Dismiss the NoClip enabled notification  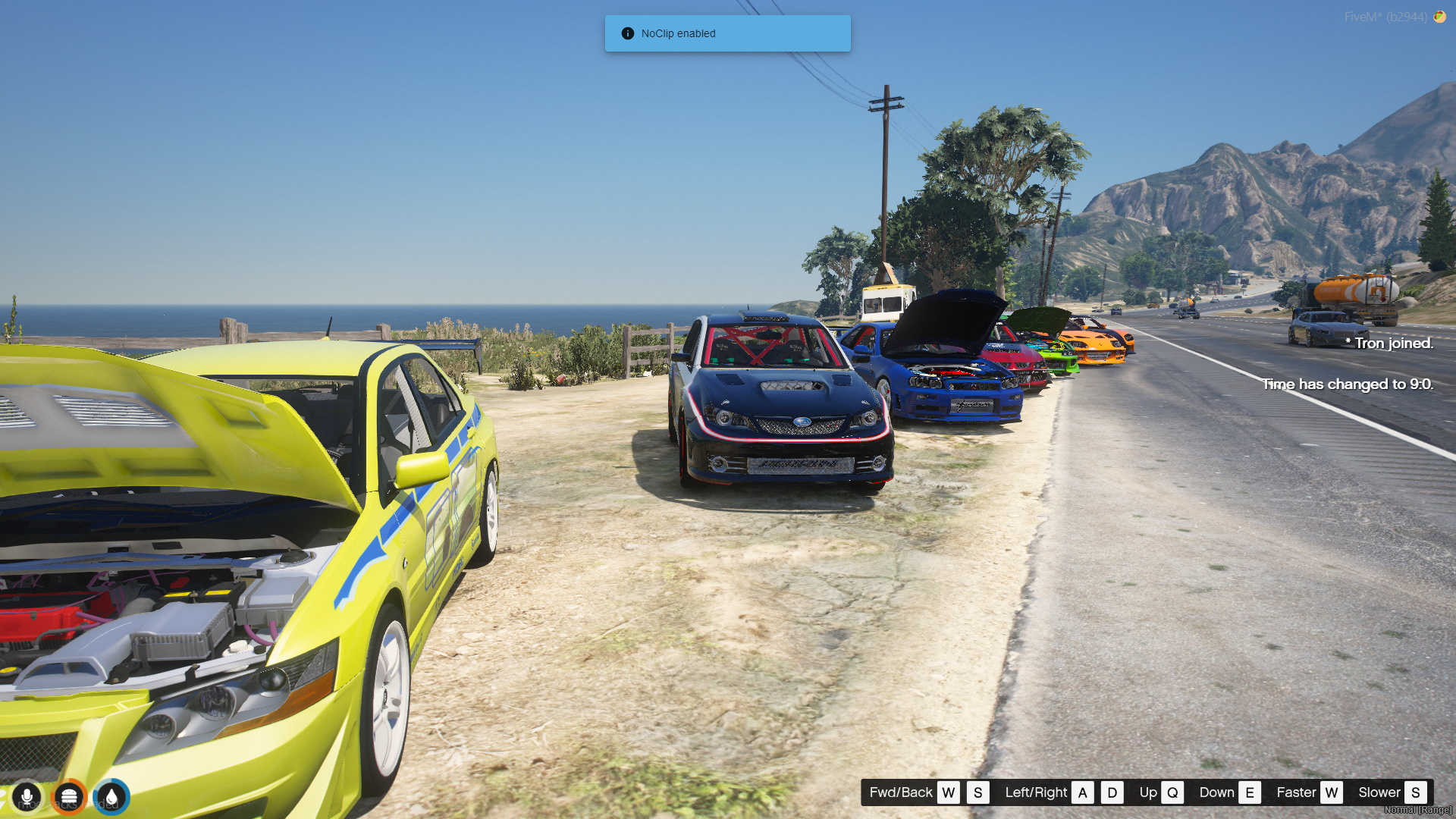(x=727, y=33)
